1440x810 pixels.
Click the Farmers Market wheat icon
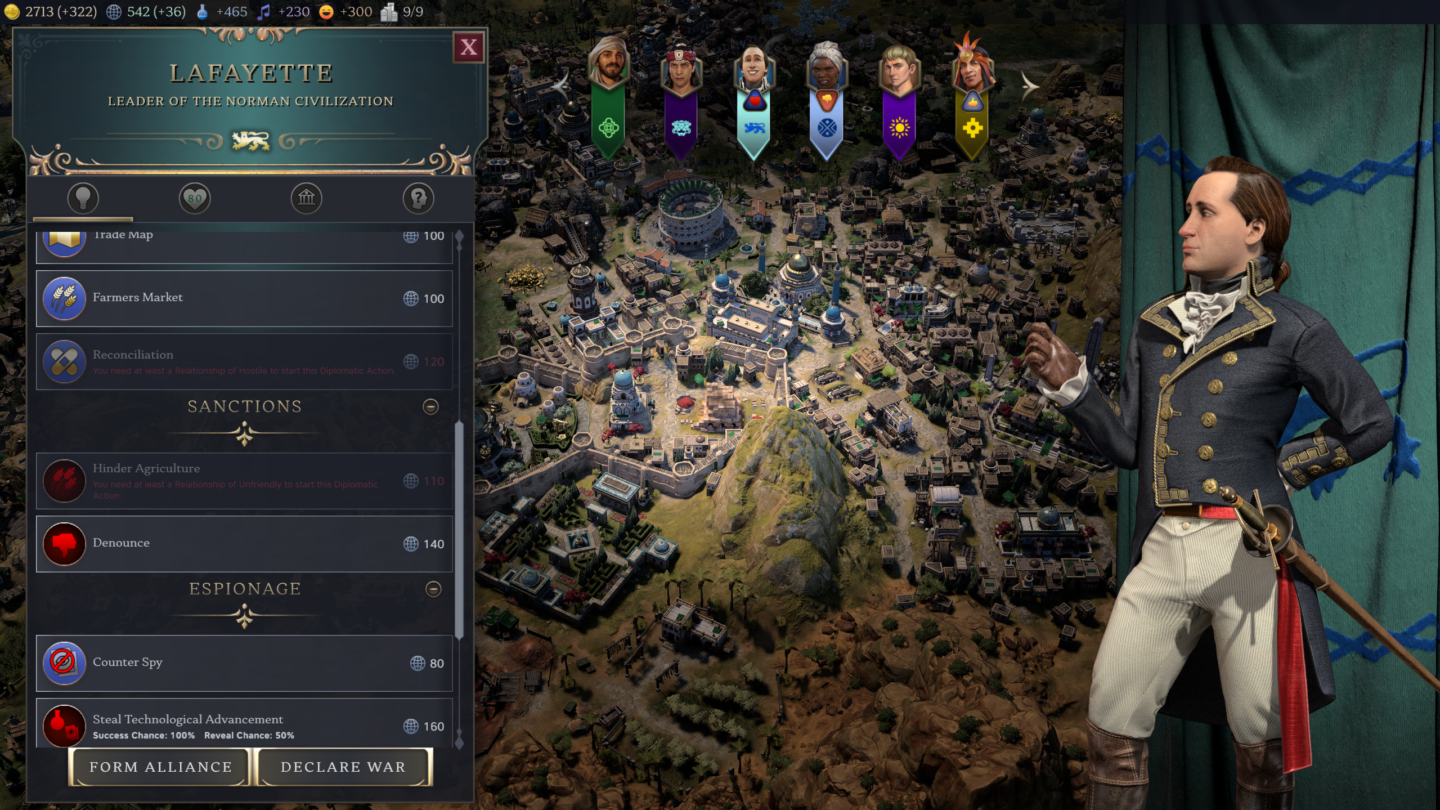tap(63, 297)
